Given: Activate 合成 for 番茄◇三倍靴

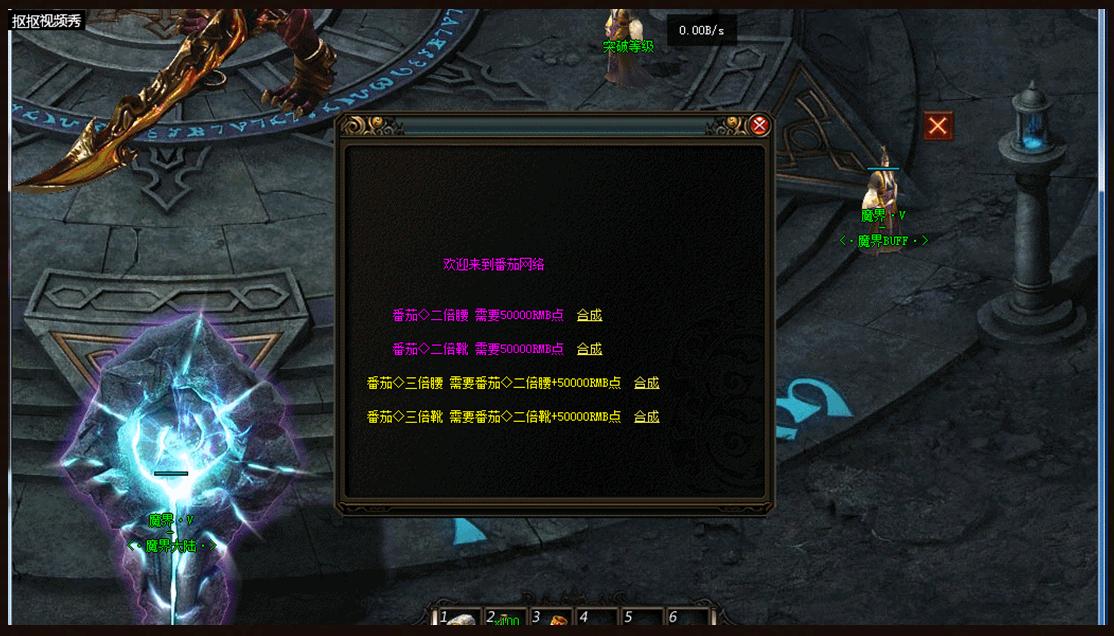Looking at the screenshot, I should [646, 417].
